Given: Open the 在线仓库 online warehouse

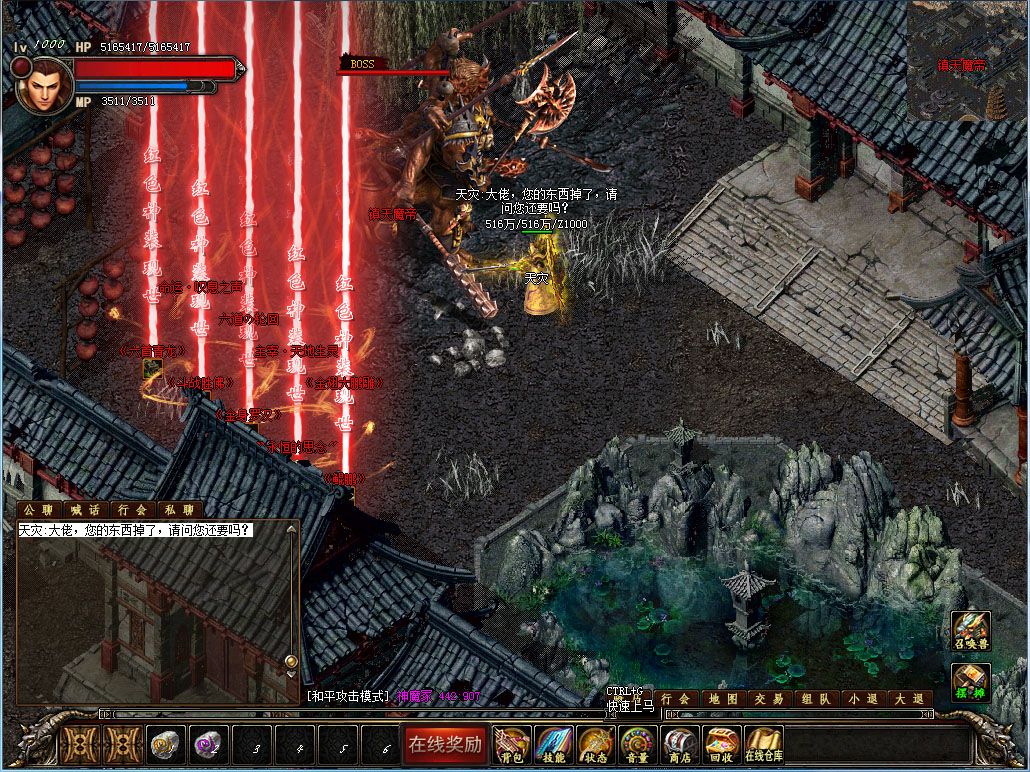Looking at the screenshot, I should tap(763, 744).
